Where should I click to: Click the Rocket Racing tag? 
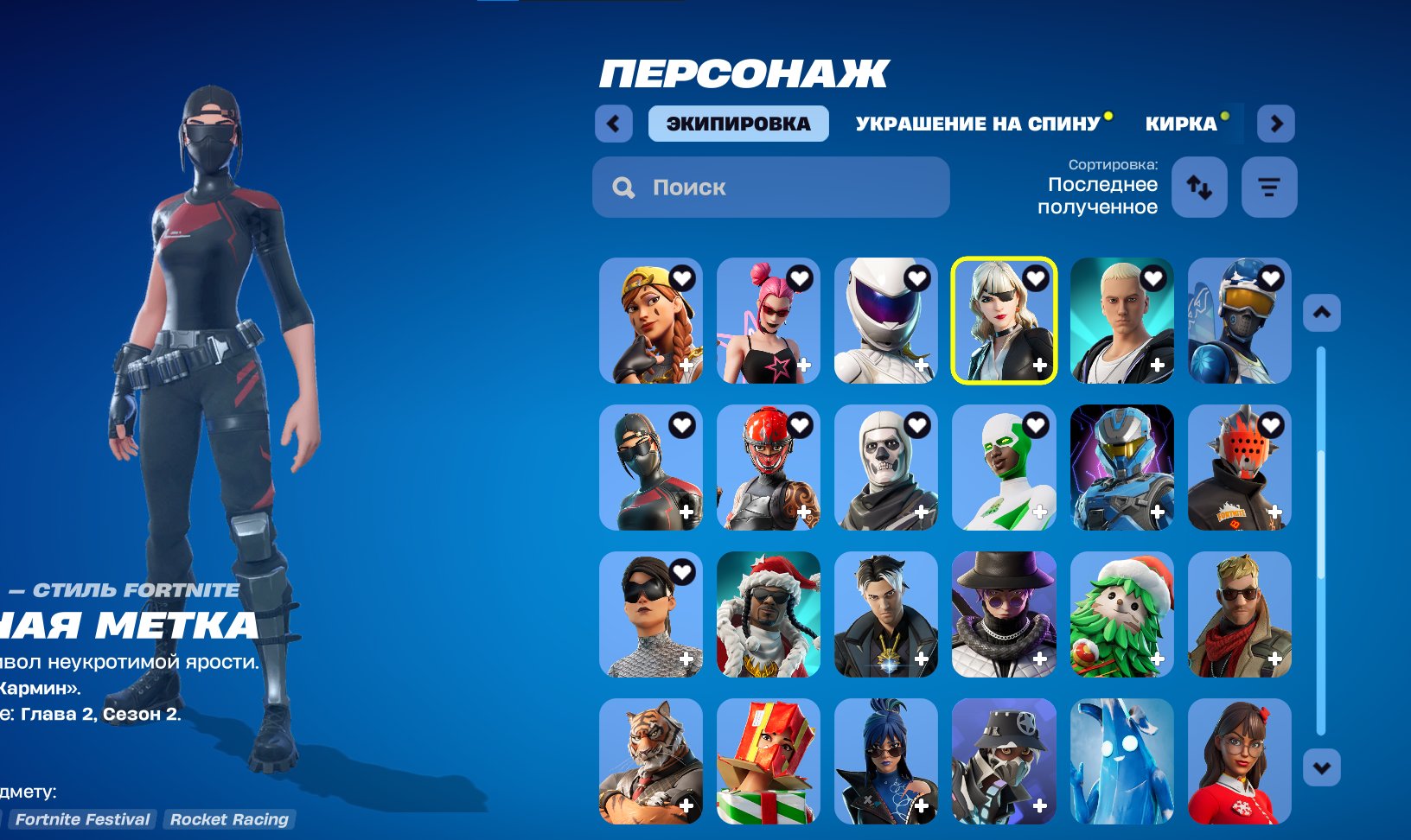point(229,819)
